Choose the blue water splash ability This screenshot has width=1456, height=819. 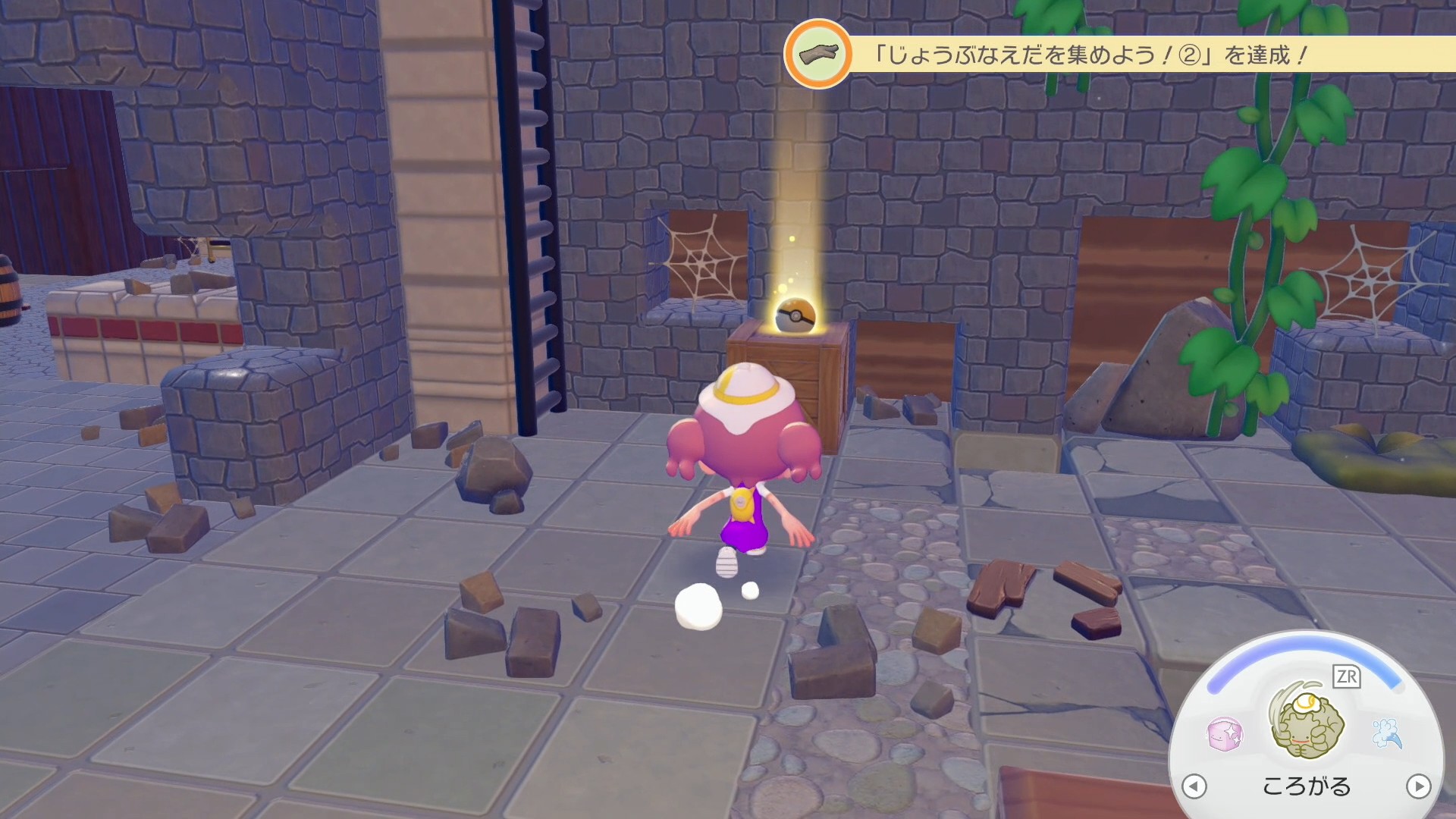click(1387, 733)
